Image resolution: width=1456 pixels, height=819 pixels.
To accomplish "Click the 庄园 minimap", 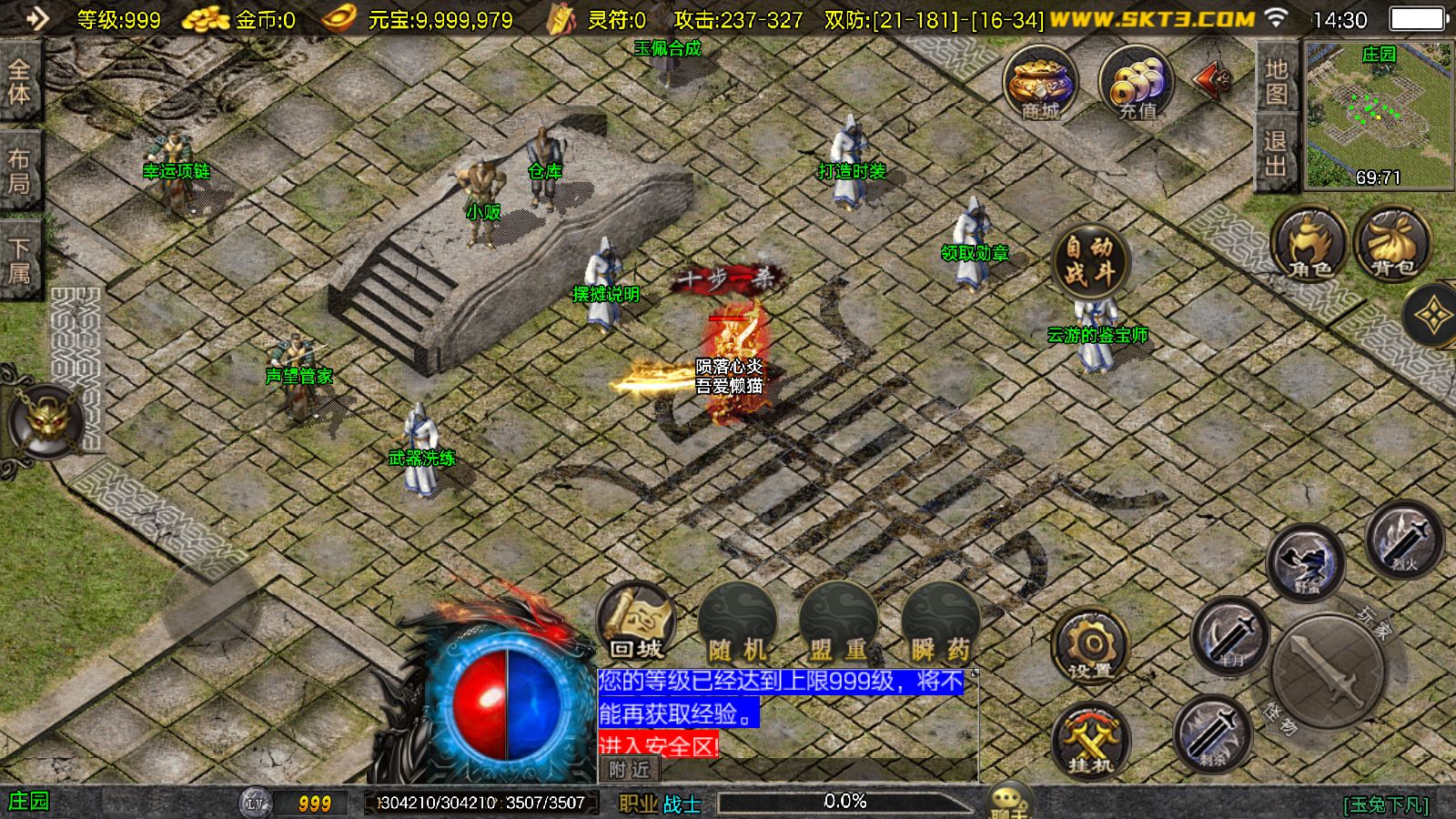I will pos(1379,115).
